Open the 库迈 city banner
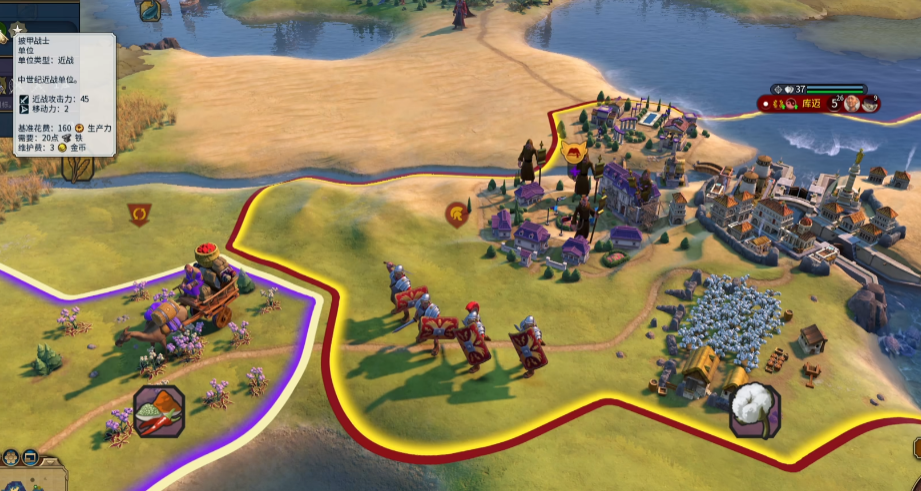Image resolution: width=921 pixels, height=491 pixels. coord(812,102)
